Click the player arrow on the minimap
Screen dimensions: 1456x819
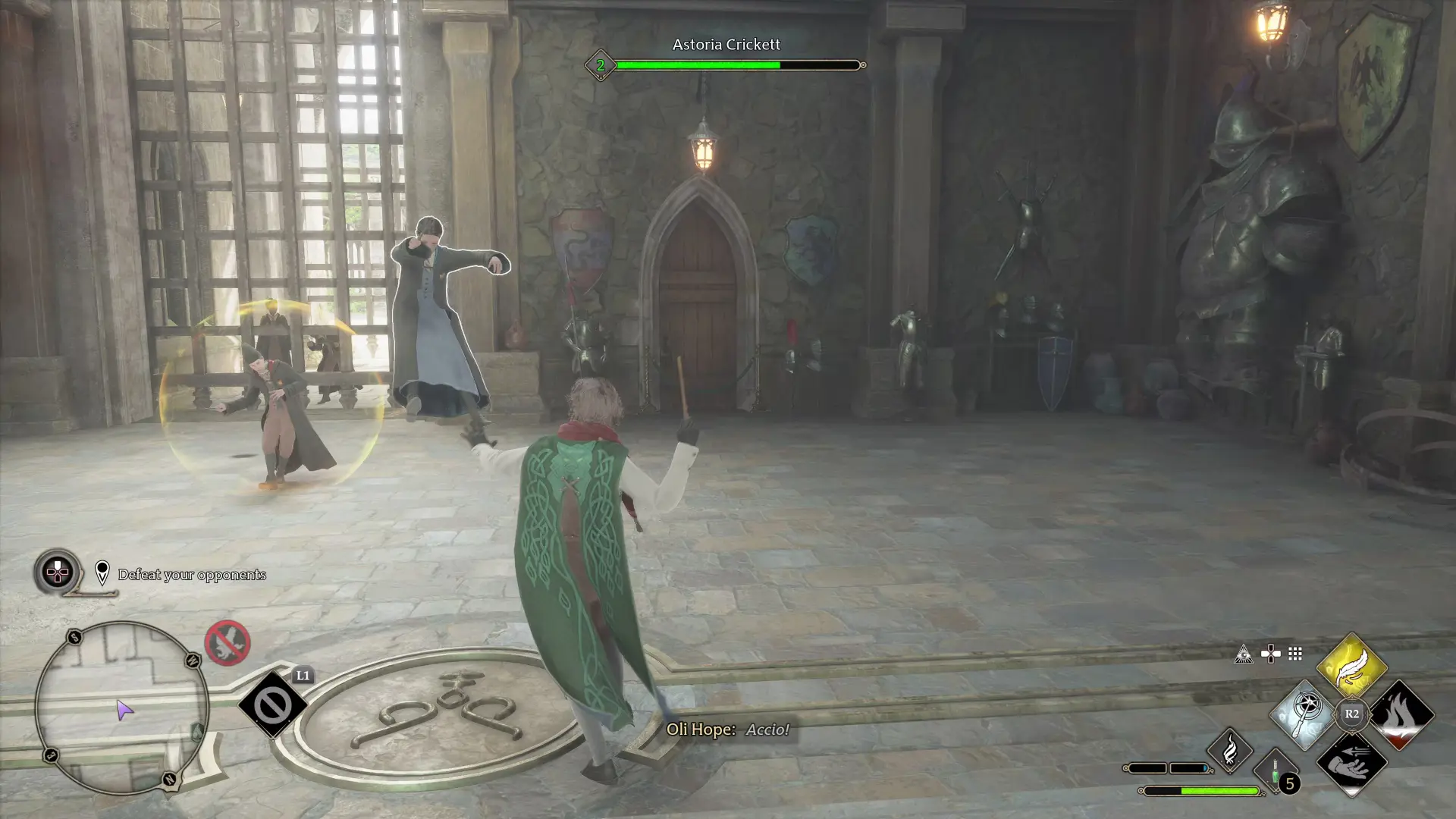[x=124, y=710]
